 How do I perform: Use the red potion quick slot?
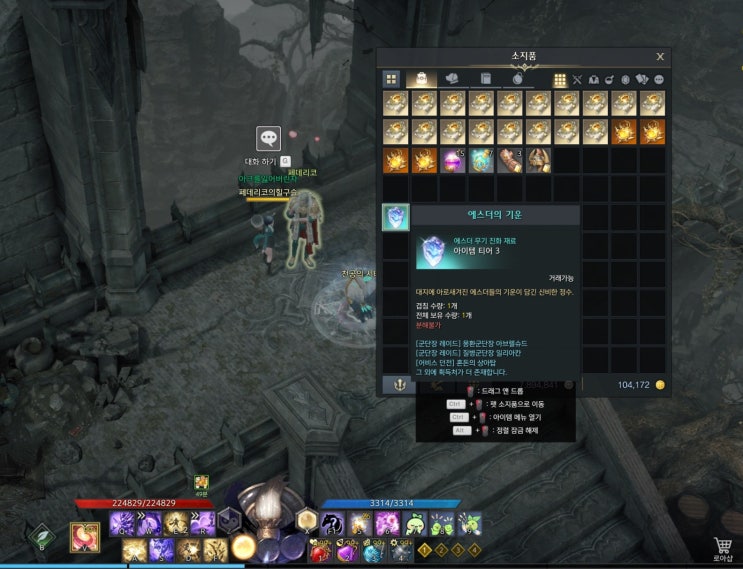click(321, 551)
